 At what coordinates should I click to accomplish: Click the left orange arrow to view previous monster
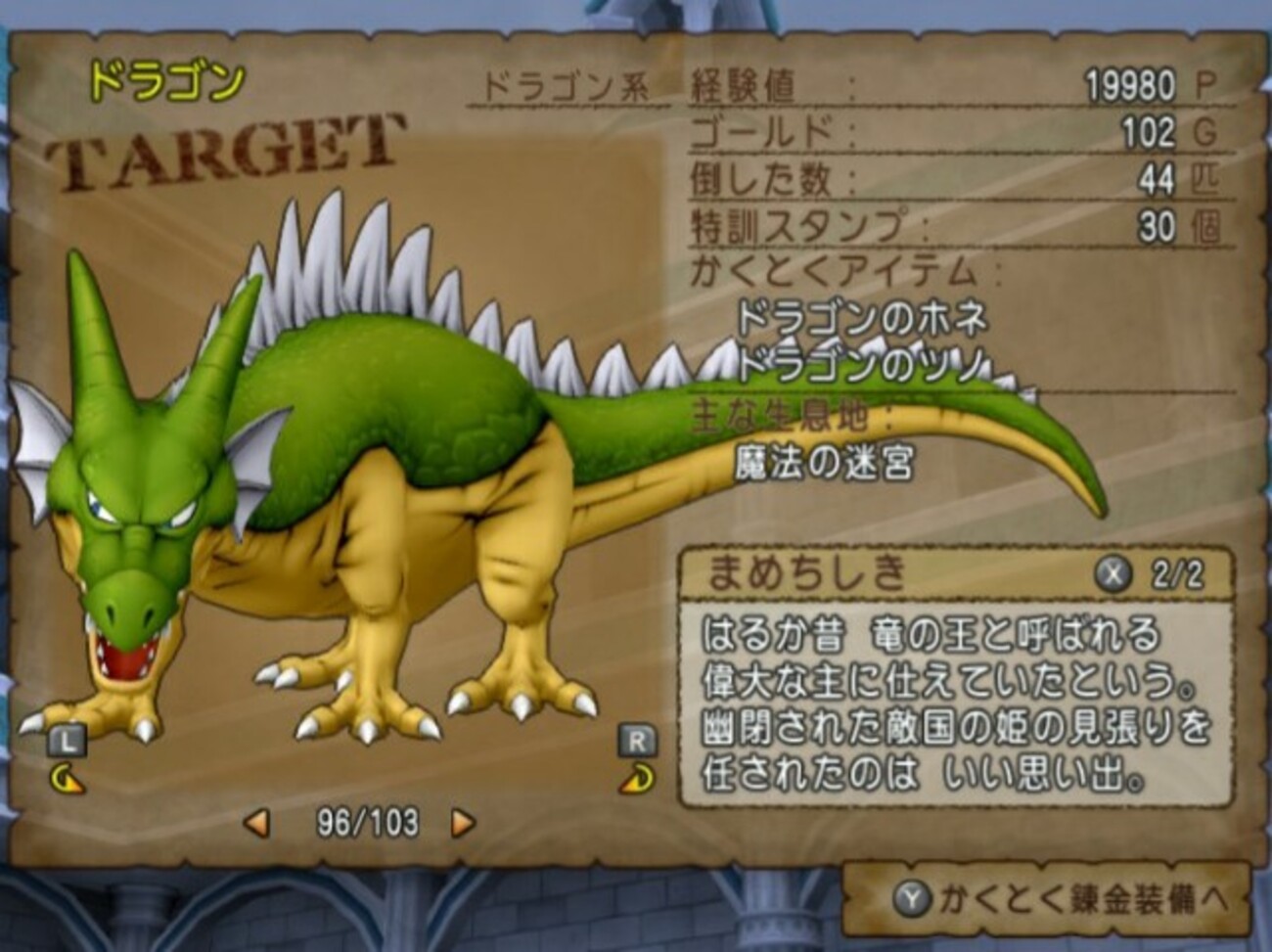[257, 824]
